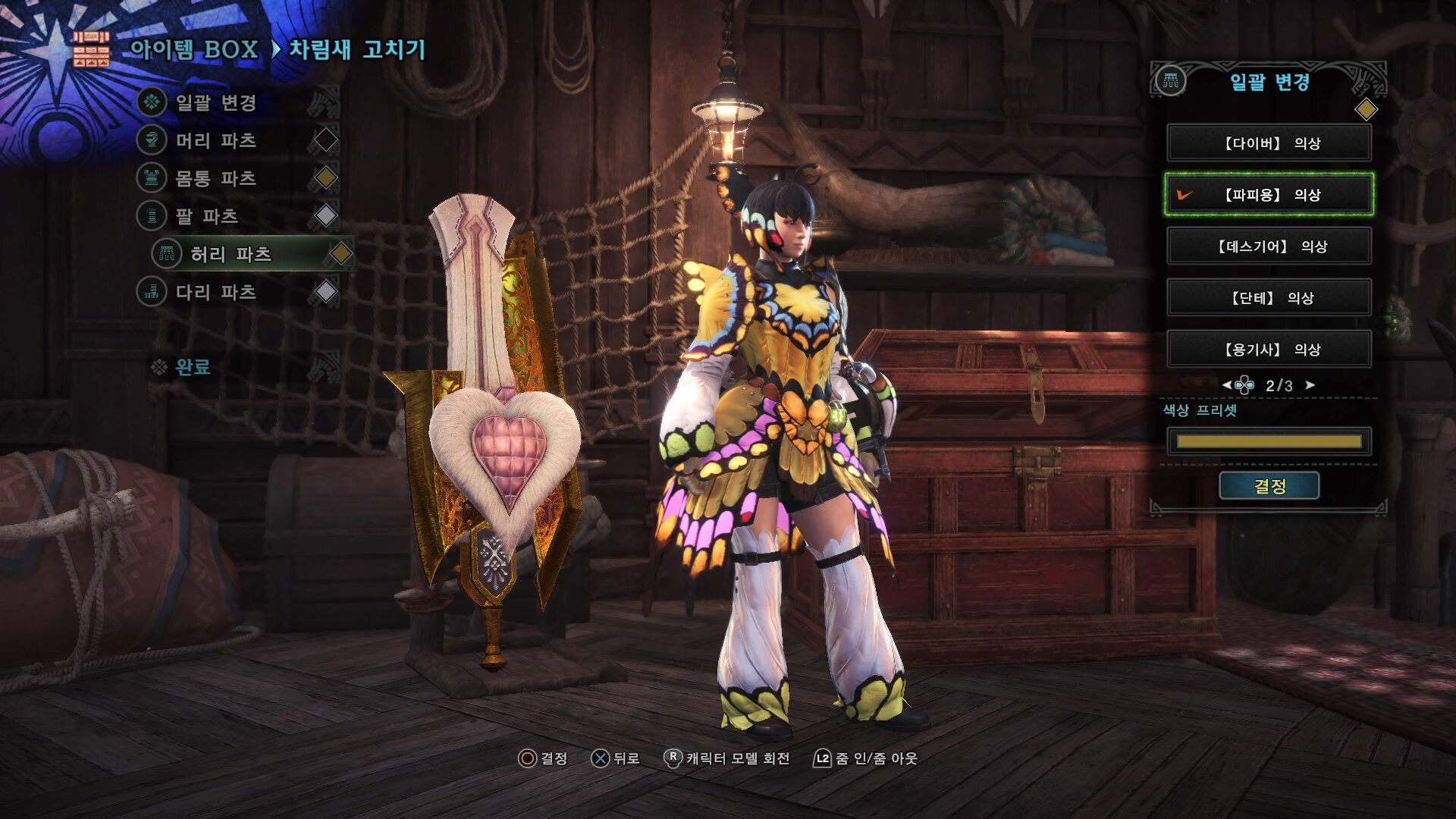The width and height of the screenshot is (1456, 819).
Task: Confirm with the 결정 button
Action: coord(1269,486)
